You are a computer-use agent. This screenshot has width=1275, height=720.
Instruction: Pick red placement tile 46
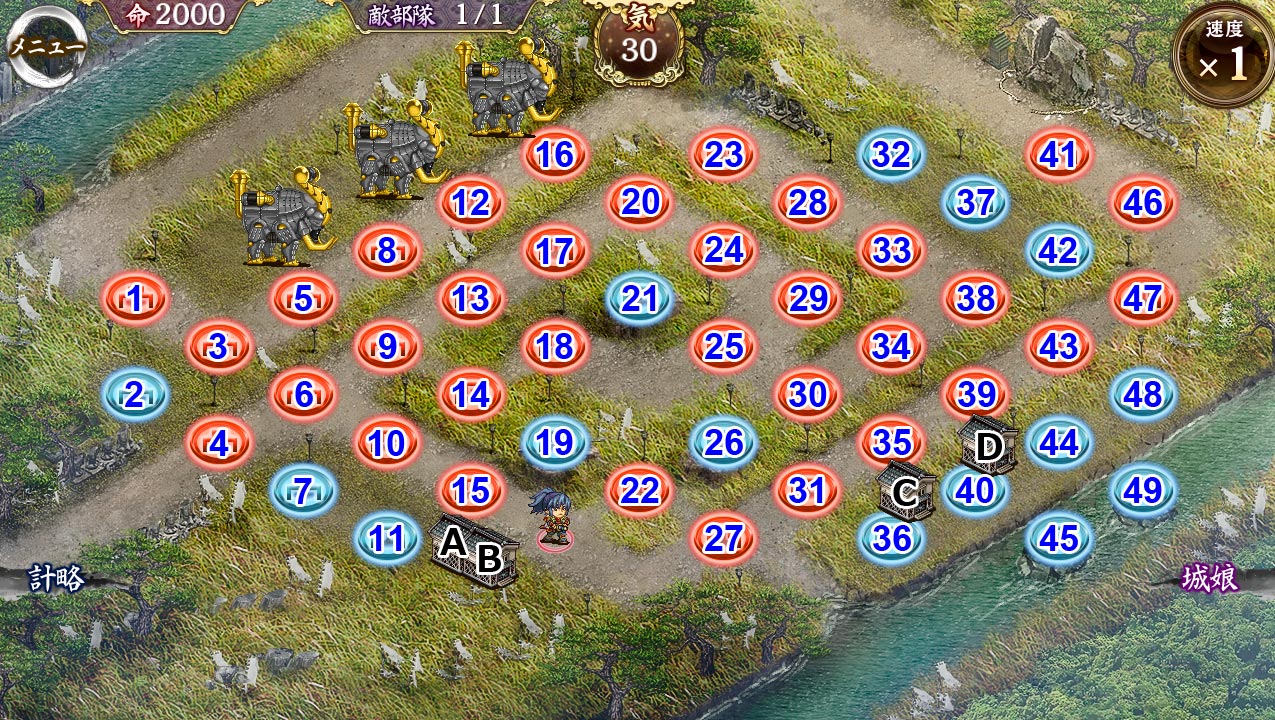click(x=1143, y=203)
